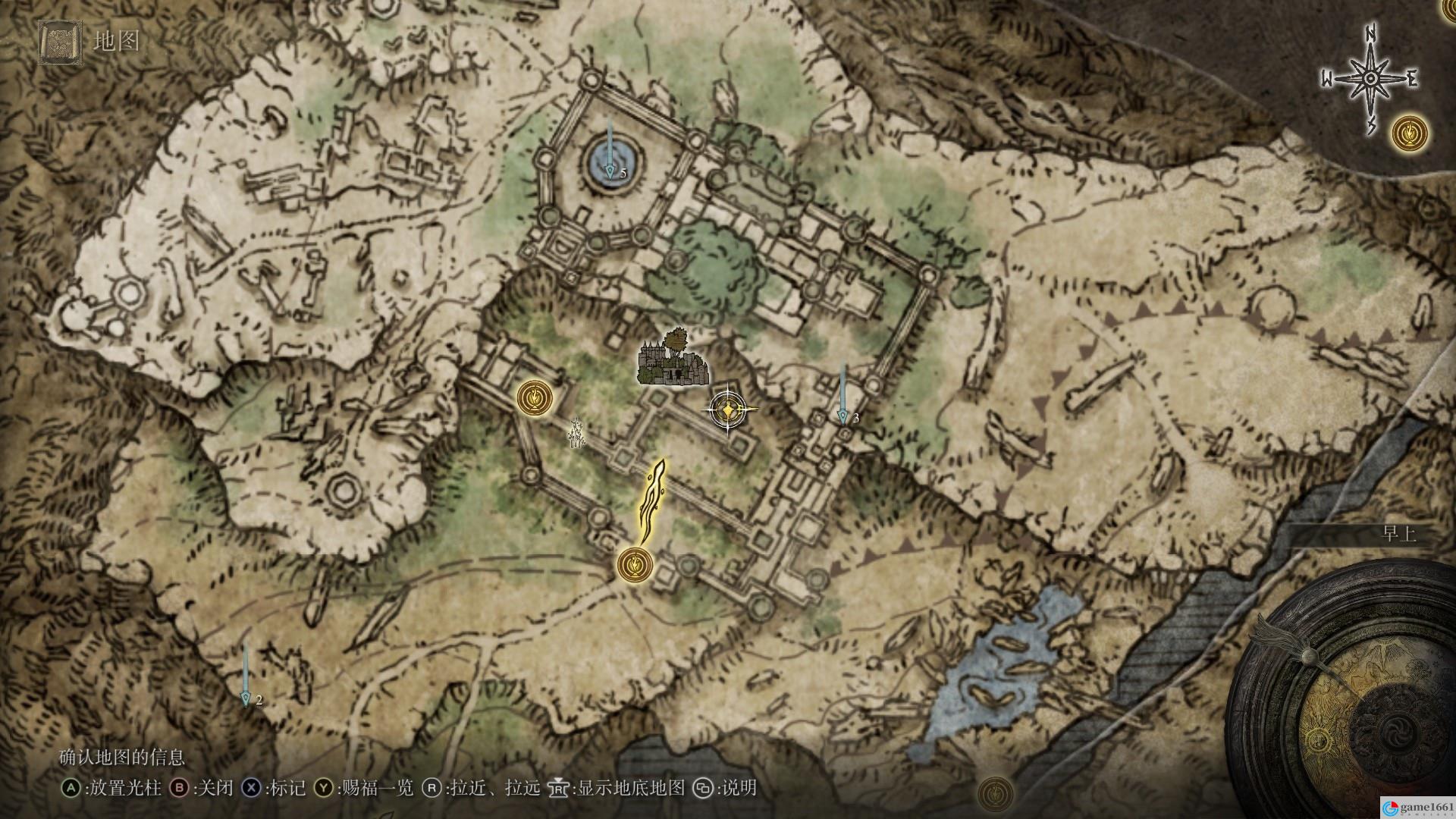This screenshot has width=1456, height=819.
Task: Select the grace marker below the golden trail
Action: tap(635, 564)
